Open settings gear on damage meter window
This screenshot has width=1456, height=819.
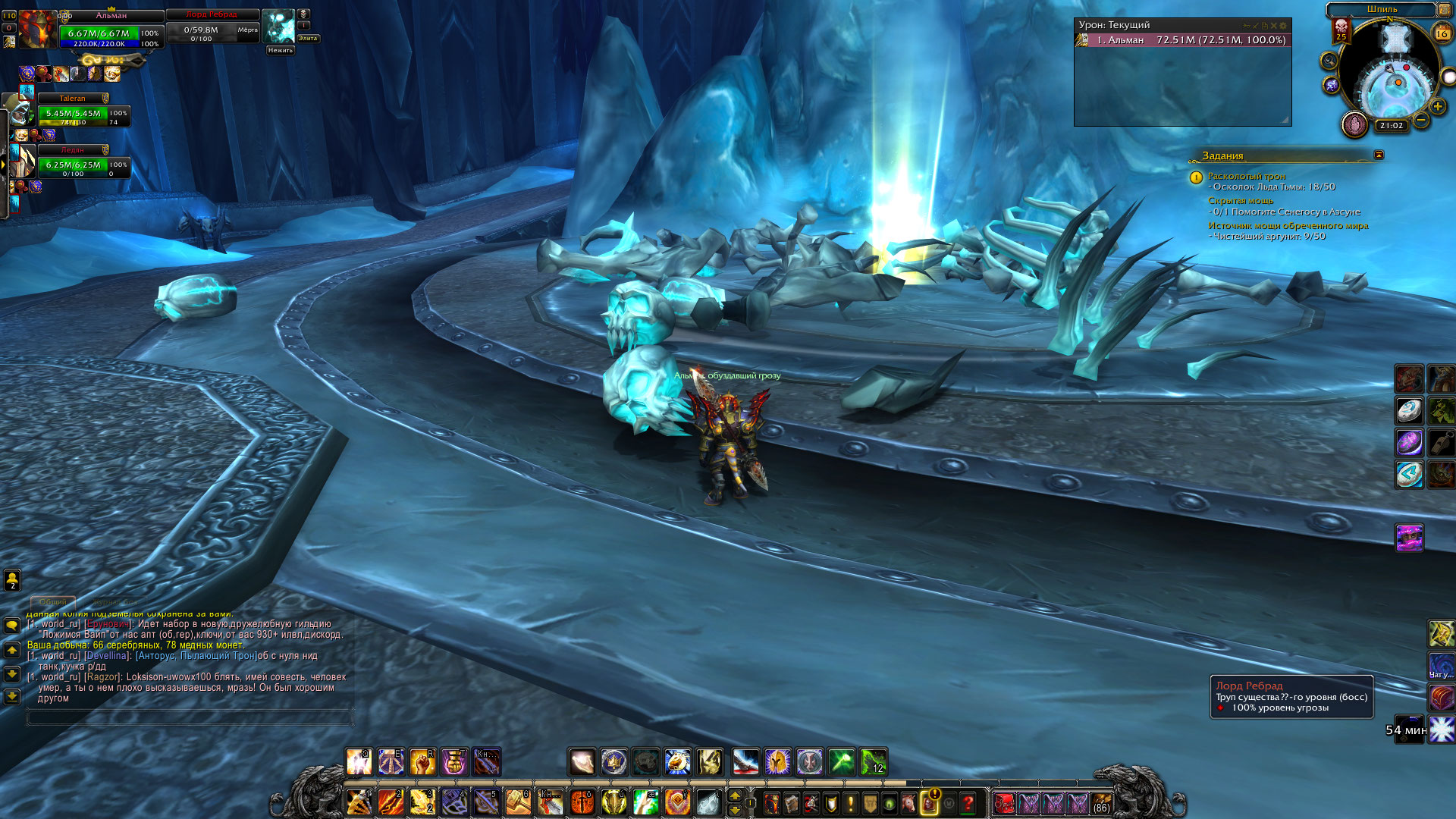click(1283, 26)
